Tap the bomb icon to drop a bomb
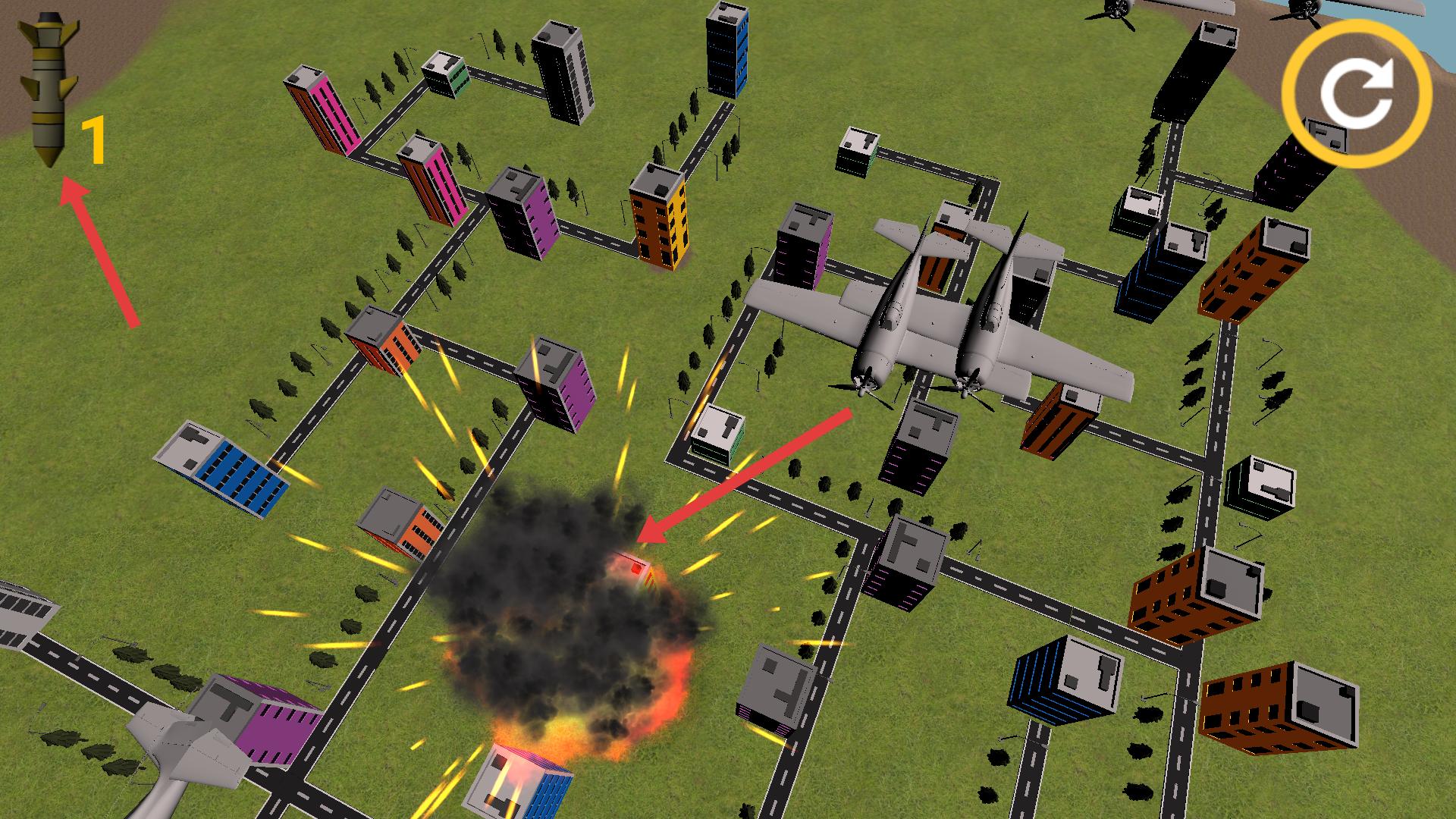This screenshot has height=819, width=1456. (49, 91)
